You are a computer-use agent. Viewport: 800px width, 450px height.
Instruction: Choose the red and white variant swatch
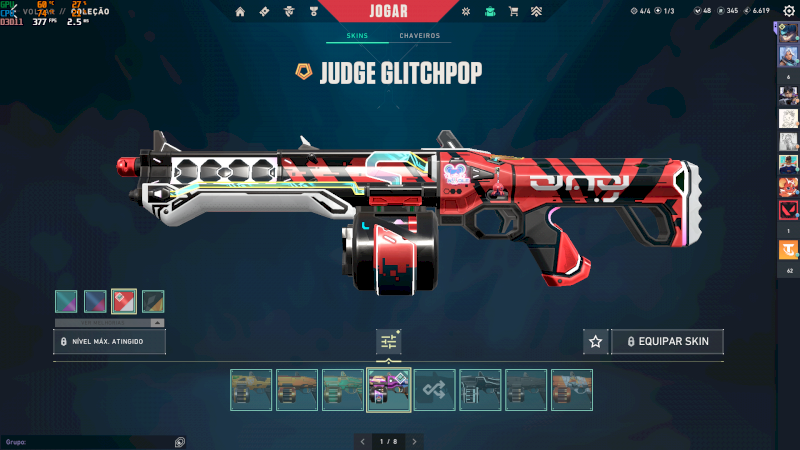point(124,301)
